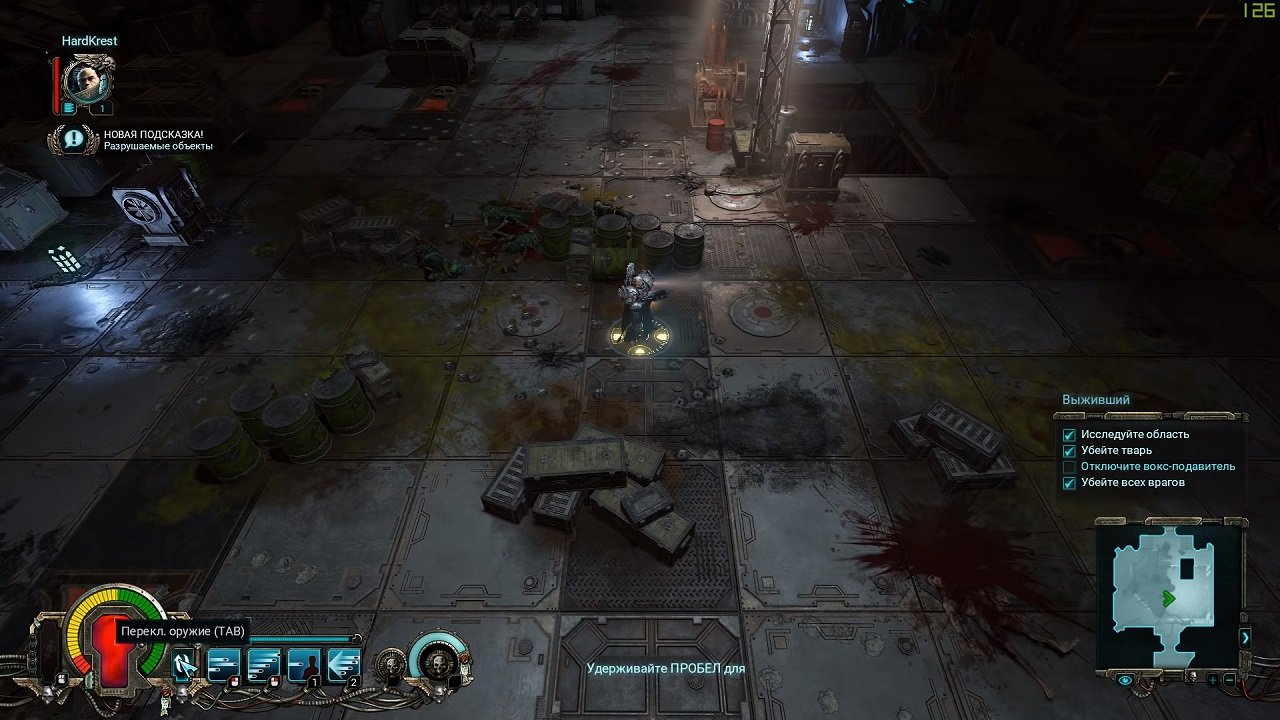Image resolution: width=1280 pixels, height=720 pixels.
Task: Select the 'Отключите вокс-подавитель' objective
Action: pos(1157,467)
